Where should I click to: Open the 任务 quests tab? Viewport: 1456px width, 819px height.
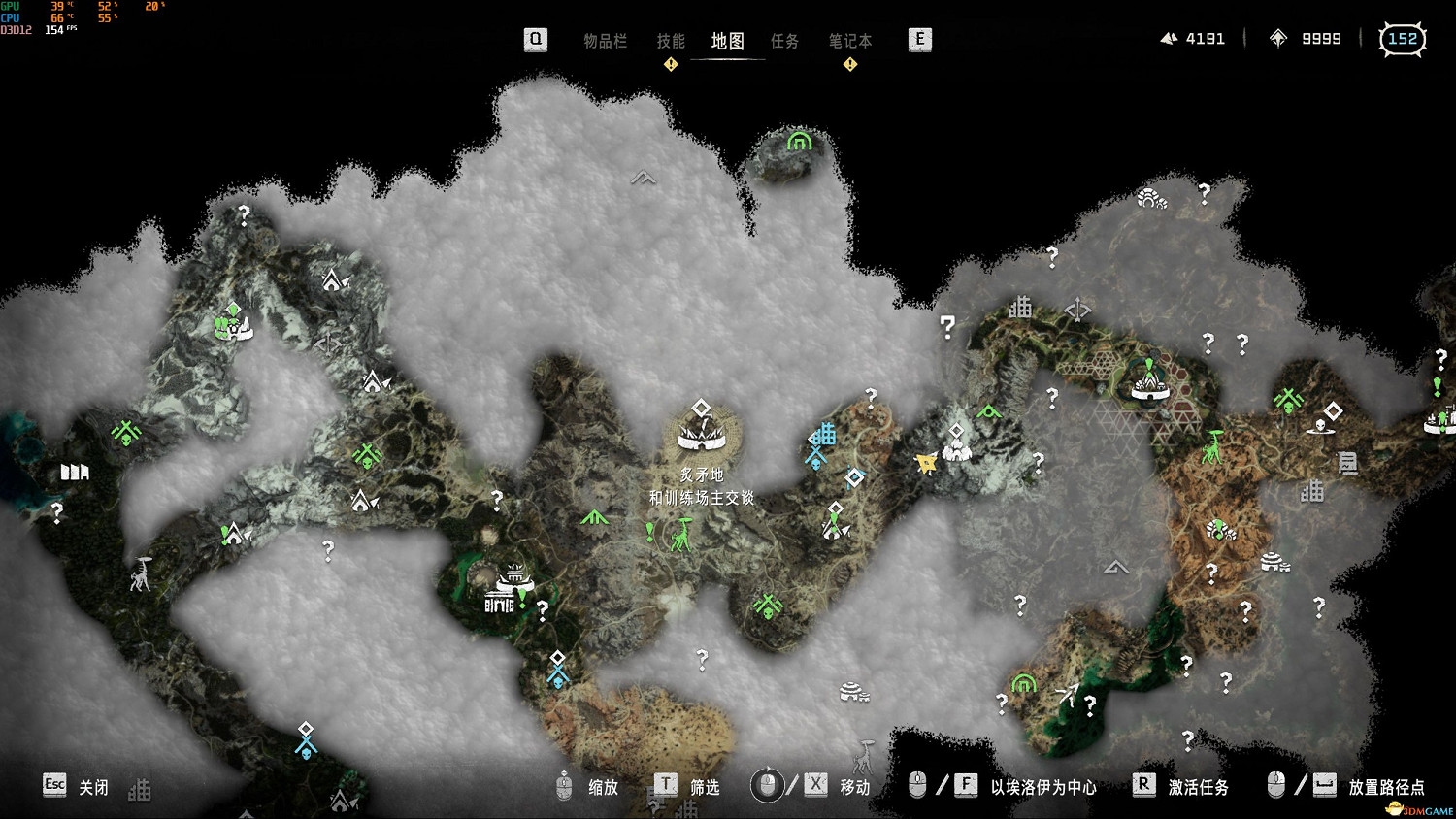click(x=785, y=41)
